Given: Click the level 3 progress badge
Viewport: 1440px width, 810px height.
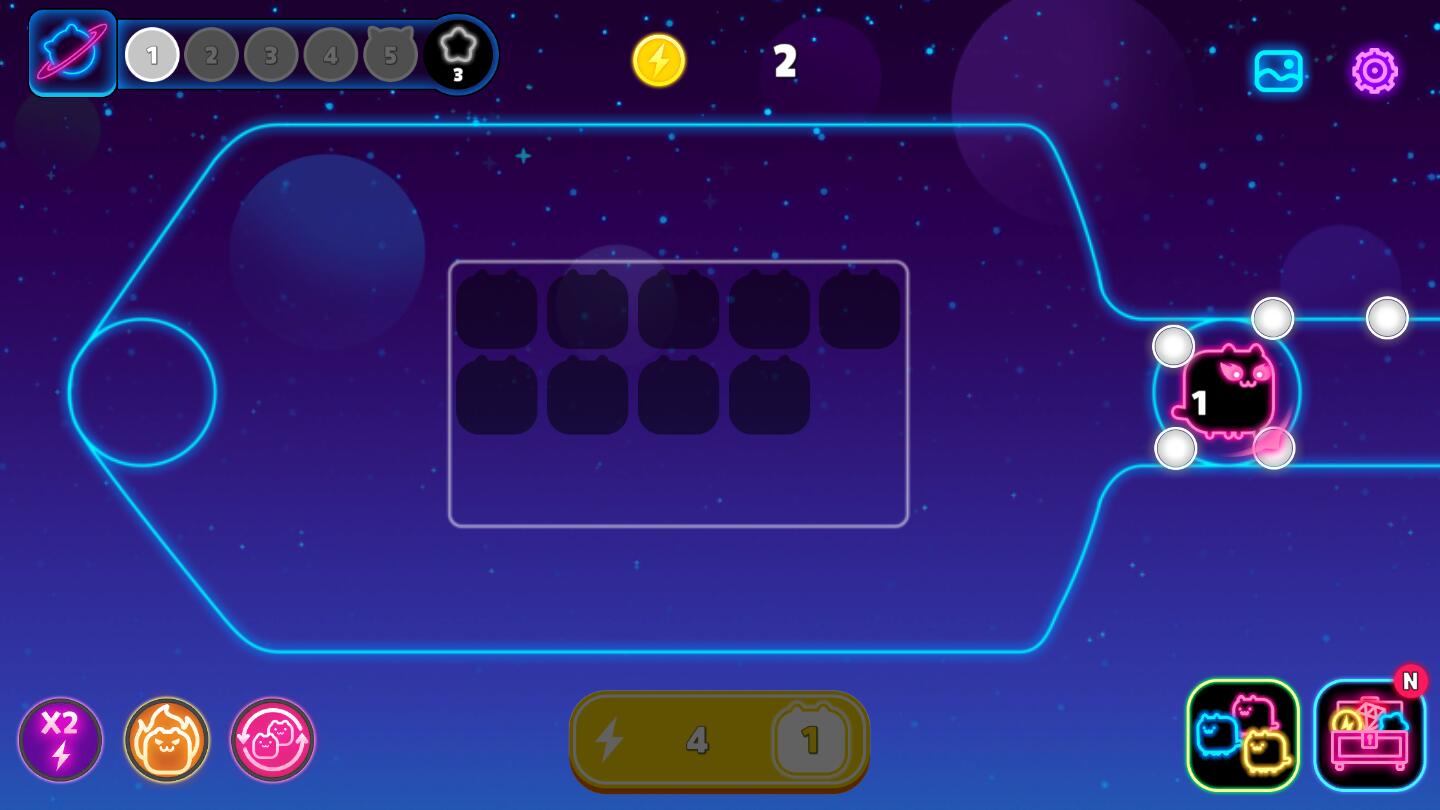Looking at the screenshot, I should pyautogui.click(x=270, y=55).
